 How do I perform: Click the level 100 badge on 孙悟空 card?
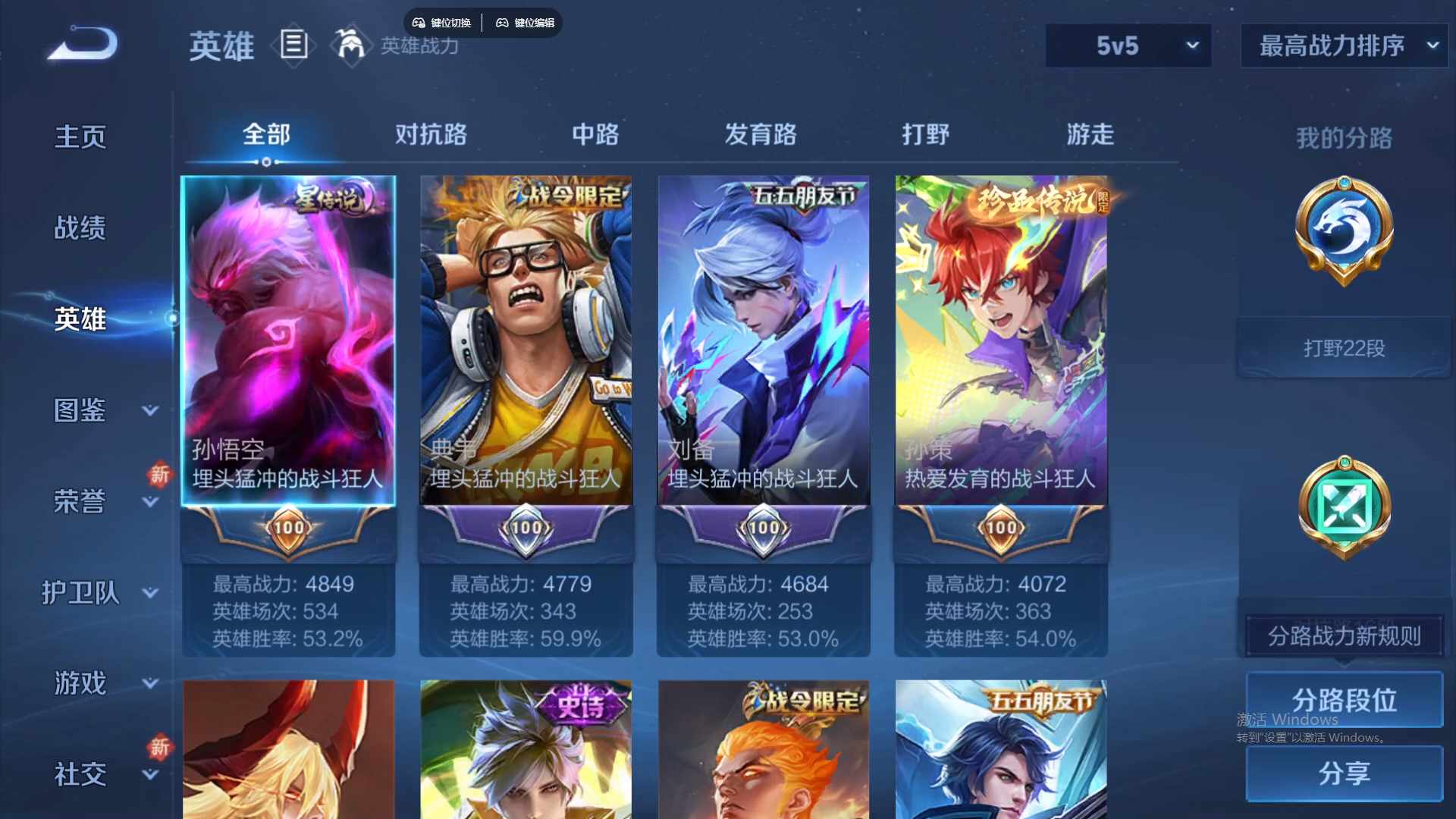(287, 529)
